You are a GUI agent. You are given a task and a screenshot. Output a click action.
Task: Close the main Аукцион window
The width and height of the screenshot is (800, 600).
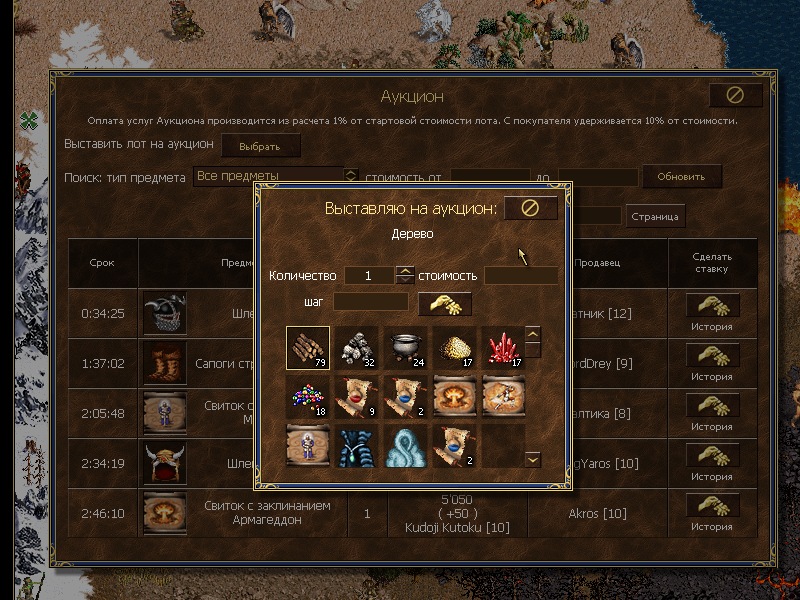(735, 95)
